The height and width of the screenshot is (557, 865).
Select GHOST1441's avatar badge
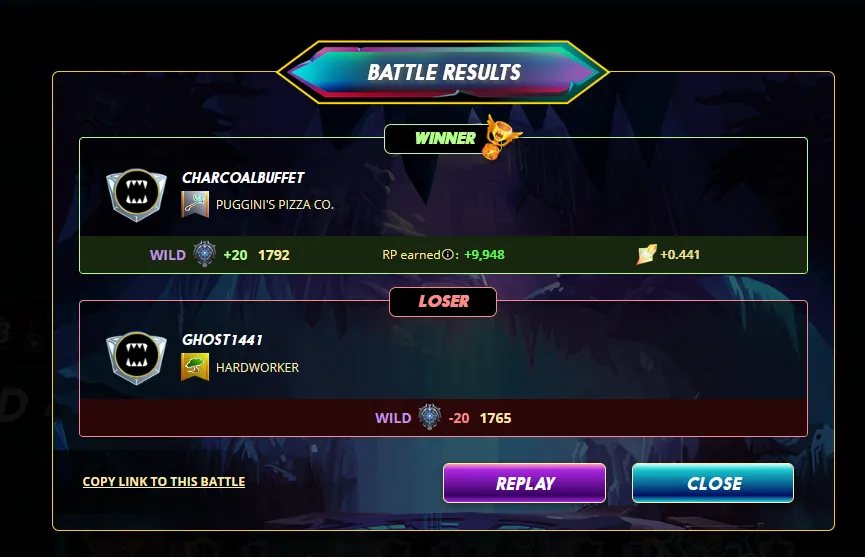pos(133,356)
